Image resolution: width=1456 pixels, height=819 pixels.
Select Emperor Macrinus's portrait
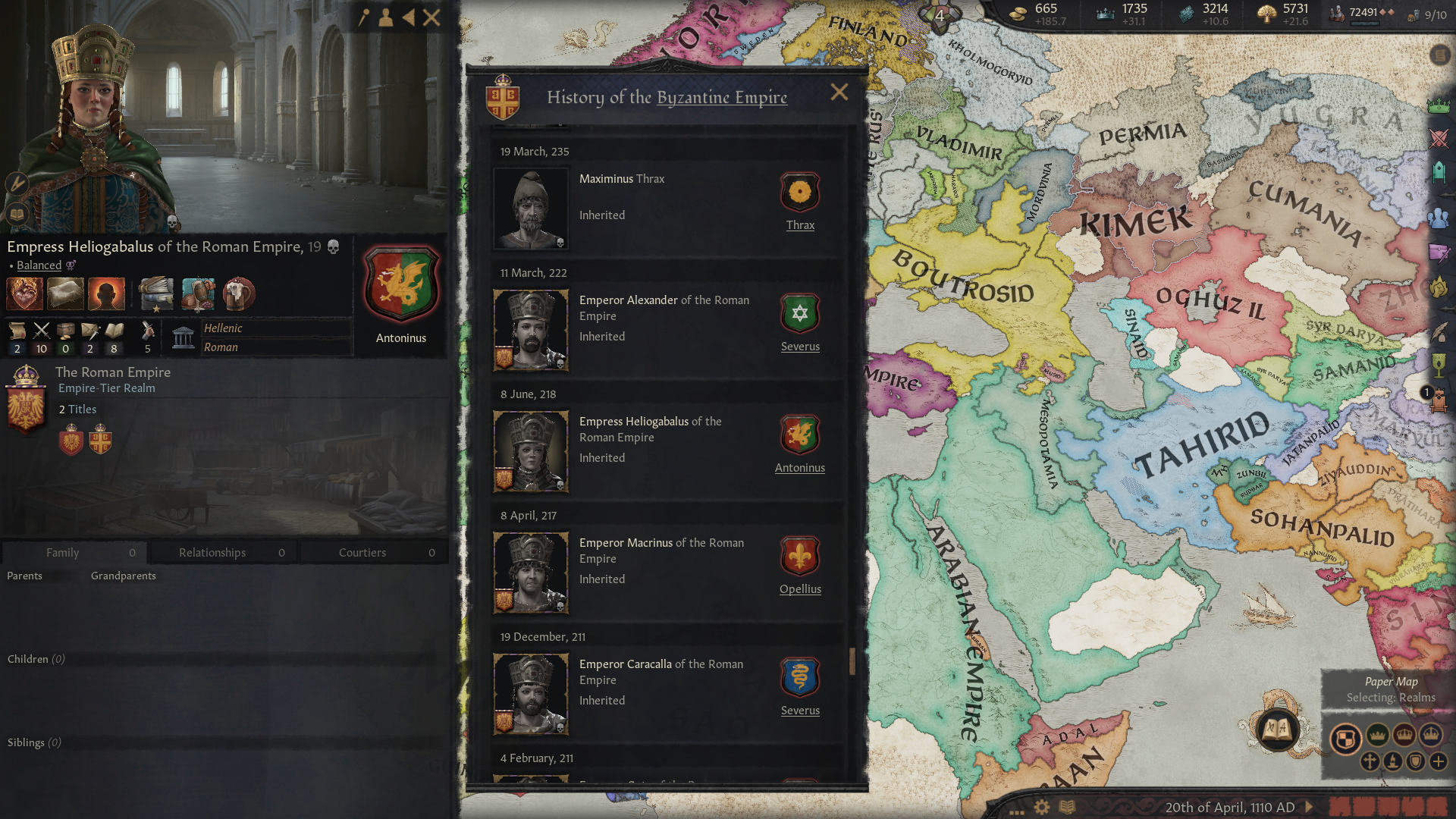[531, 573]
